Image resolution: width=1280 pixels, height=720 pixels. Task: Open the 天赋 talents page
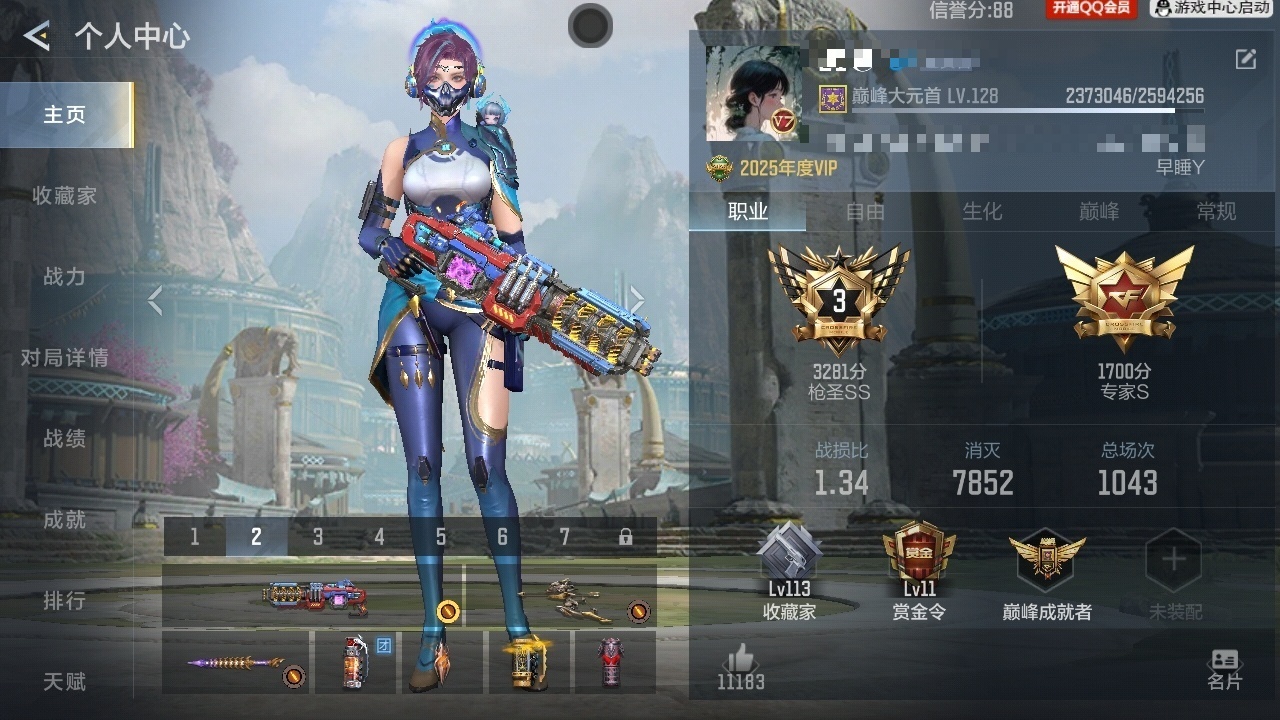coord(64,682)
